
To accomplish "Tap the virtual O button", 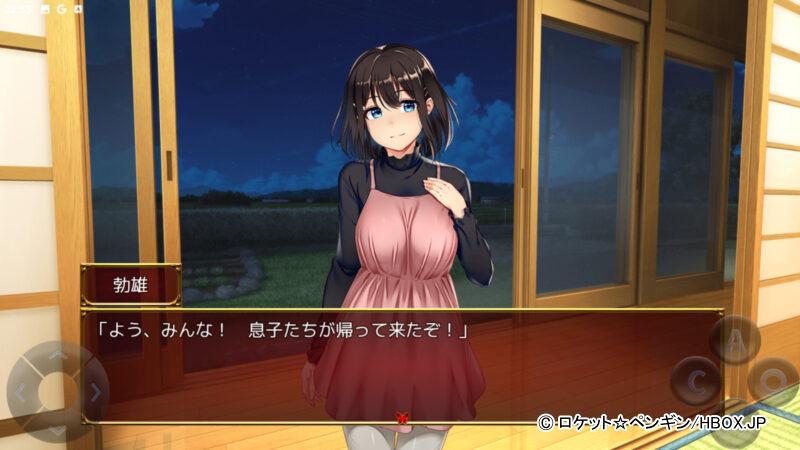I will pos(772,381).
